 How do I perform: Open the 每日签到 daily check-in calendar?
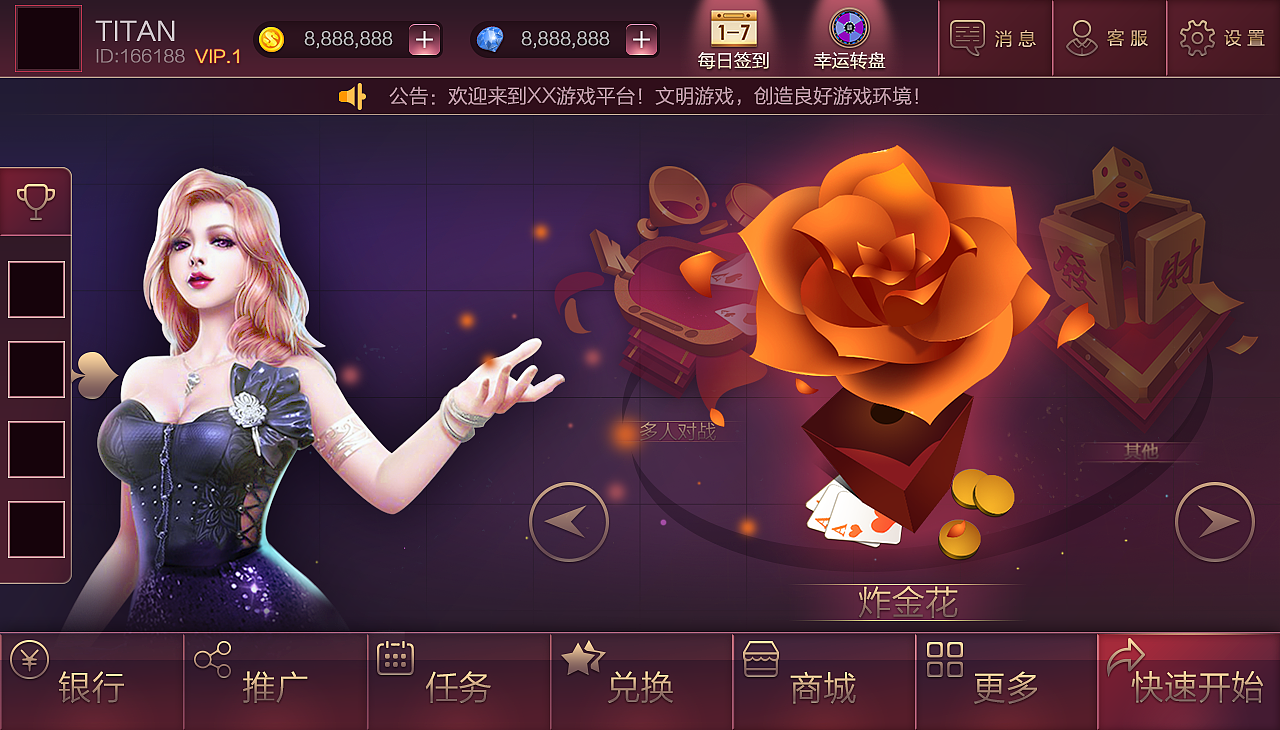[x=734, y=38]
